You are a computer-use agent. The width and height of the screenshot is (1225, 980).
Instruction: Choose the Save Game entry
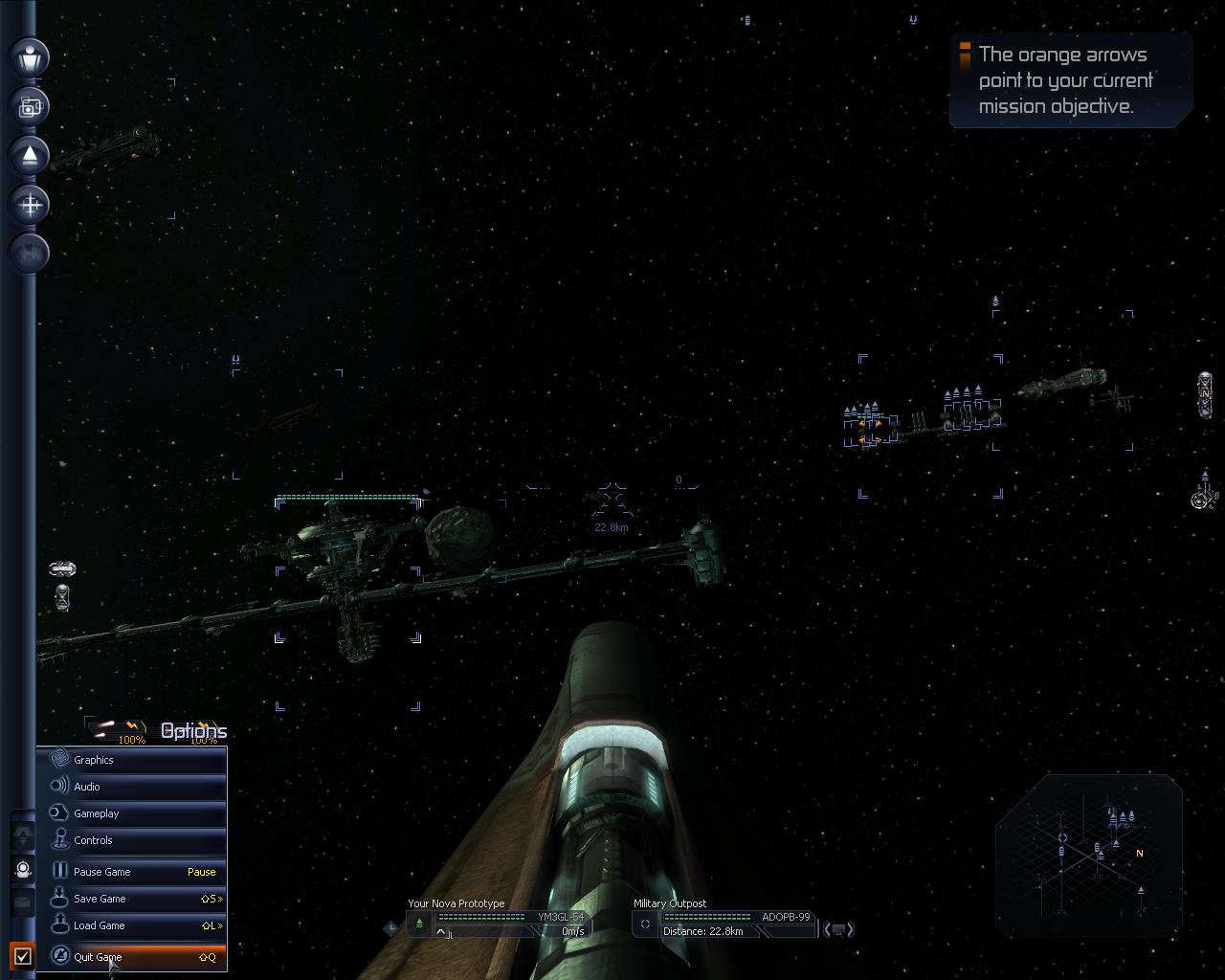[x=131, y=899]
